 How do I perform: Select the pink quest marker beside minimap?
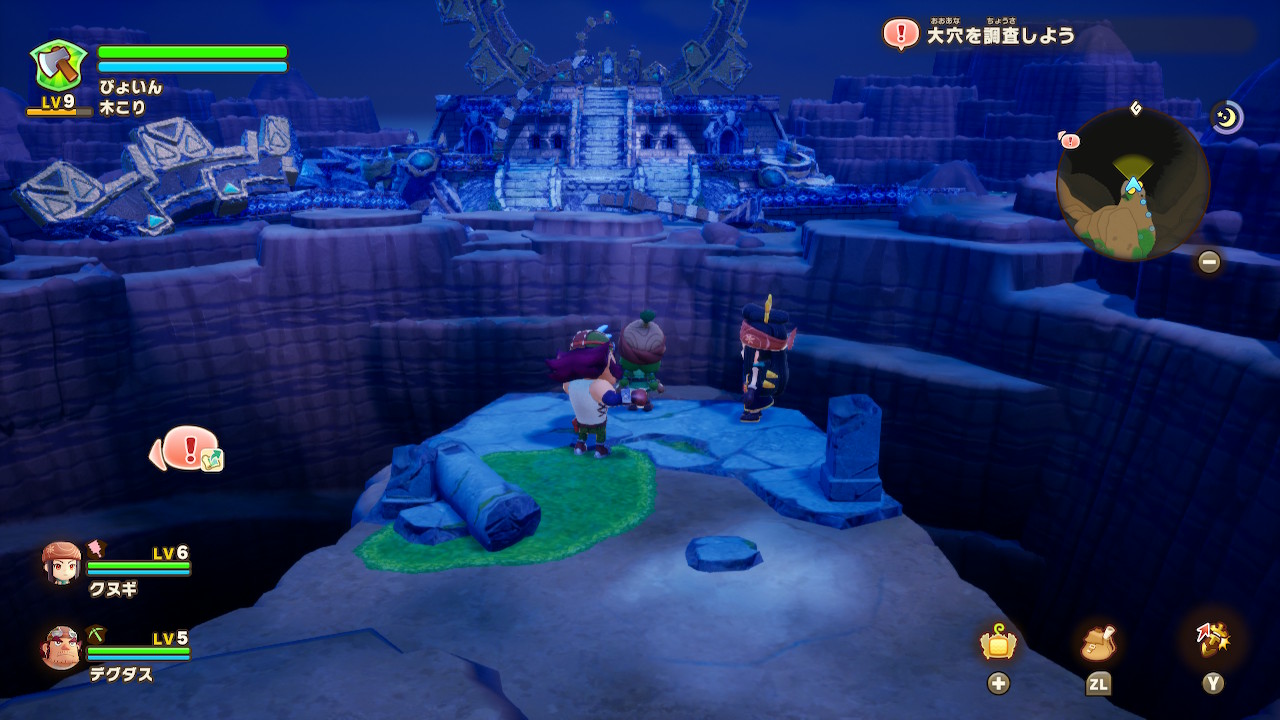pos(1070,141)
